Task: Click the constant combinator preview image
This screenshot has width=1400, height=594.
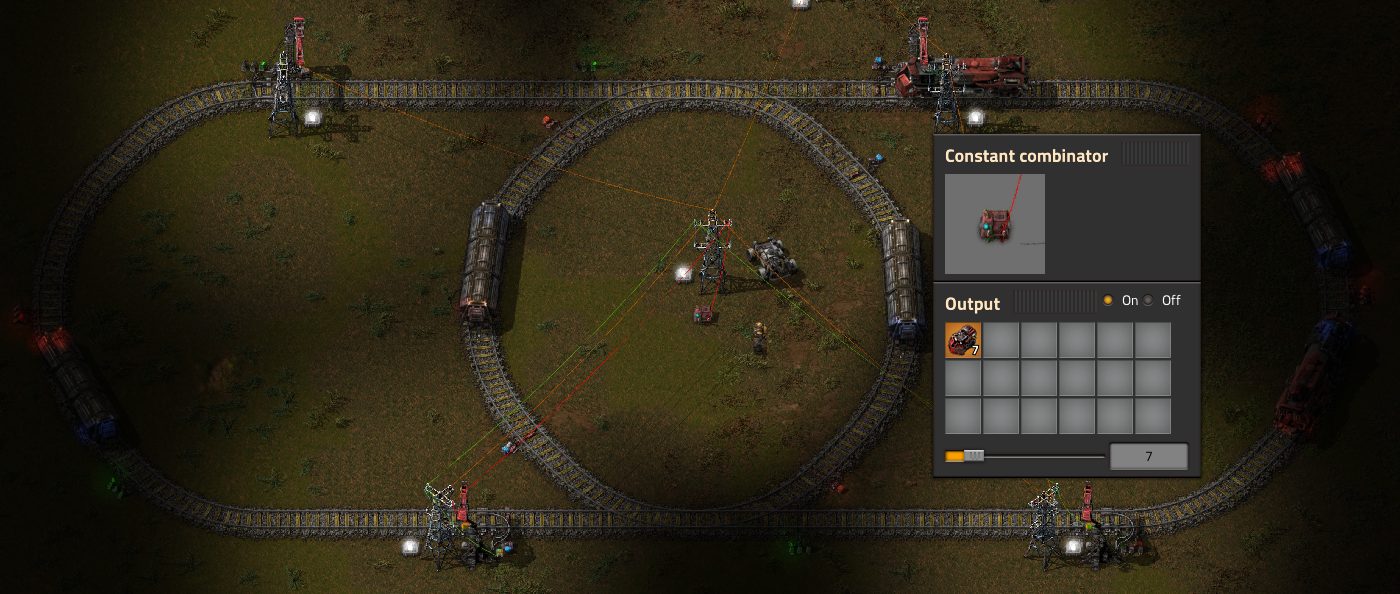Action: coord(995,224)
